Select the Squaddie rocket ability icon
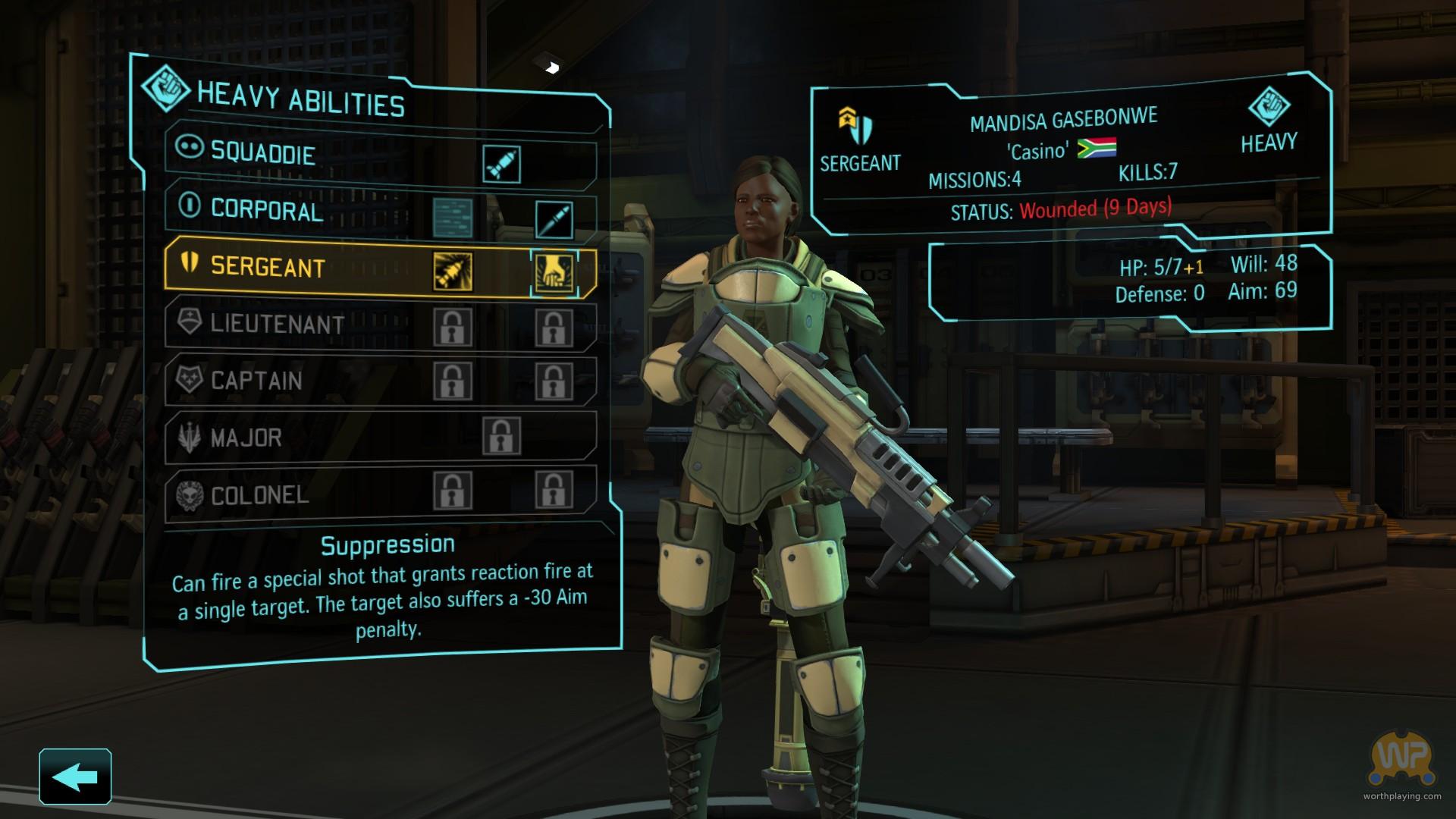1456x819 pixels. tap(501, 164)
